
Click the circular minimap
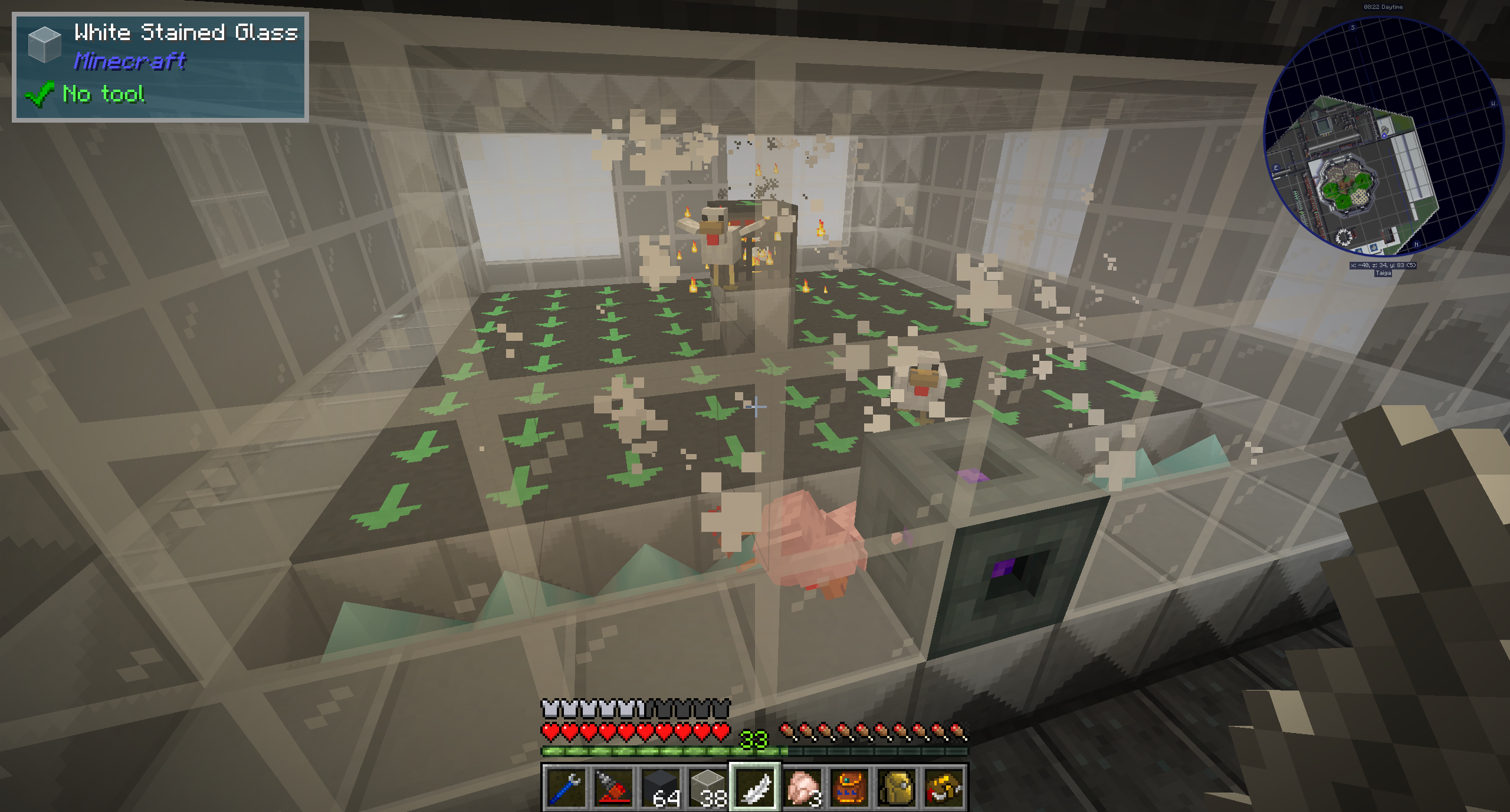1383,137
